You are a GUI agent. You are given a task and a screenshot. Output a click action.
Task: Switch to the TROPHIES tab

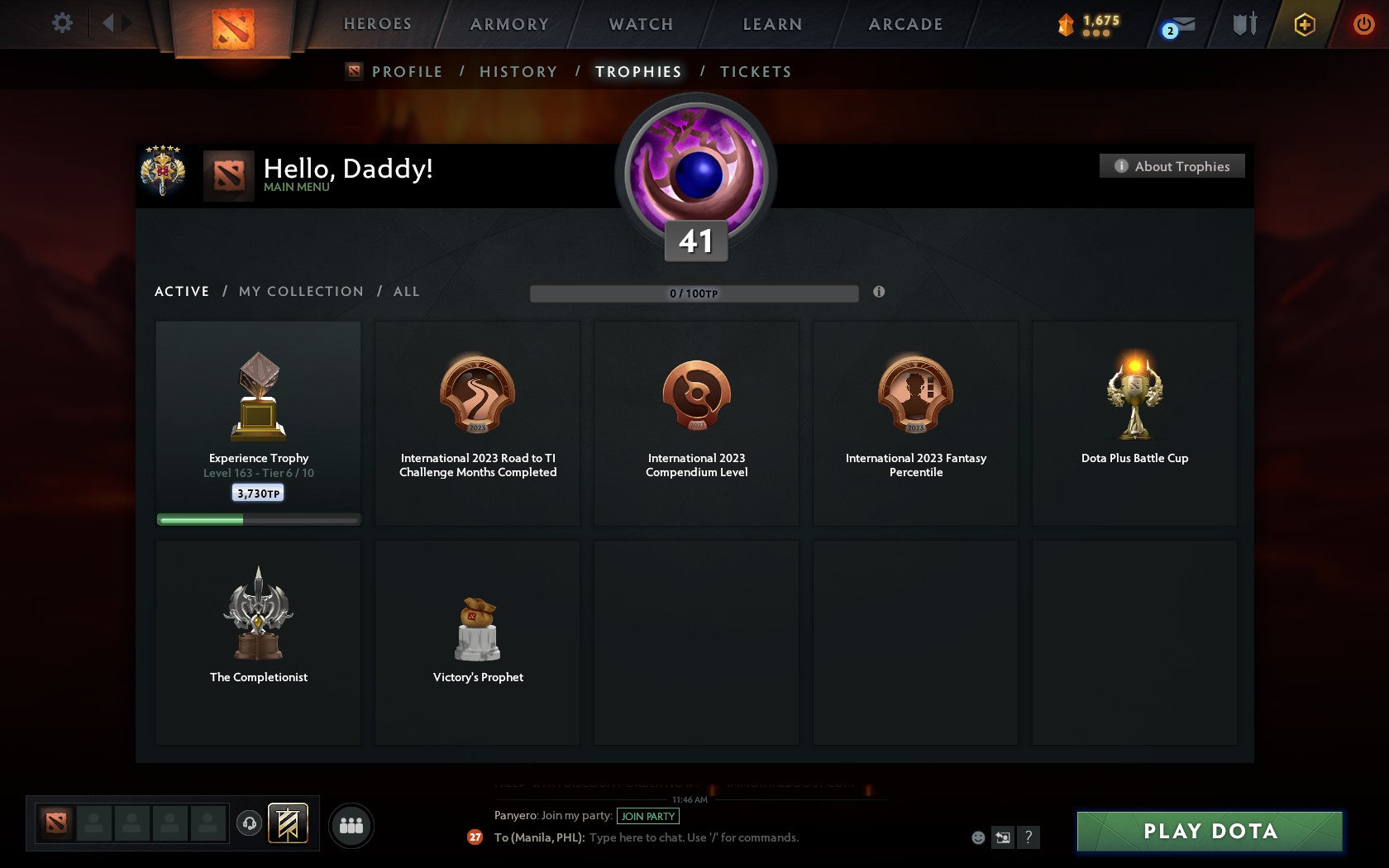637,72
